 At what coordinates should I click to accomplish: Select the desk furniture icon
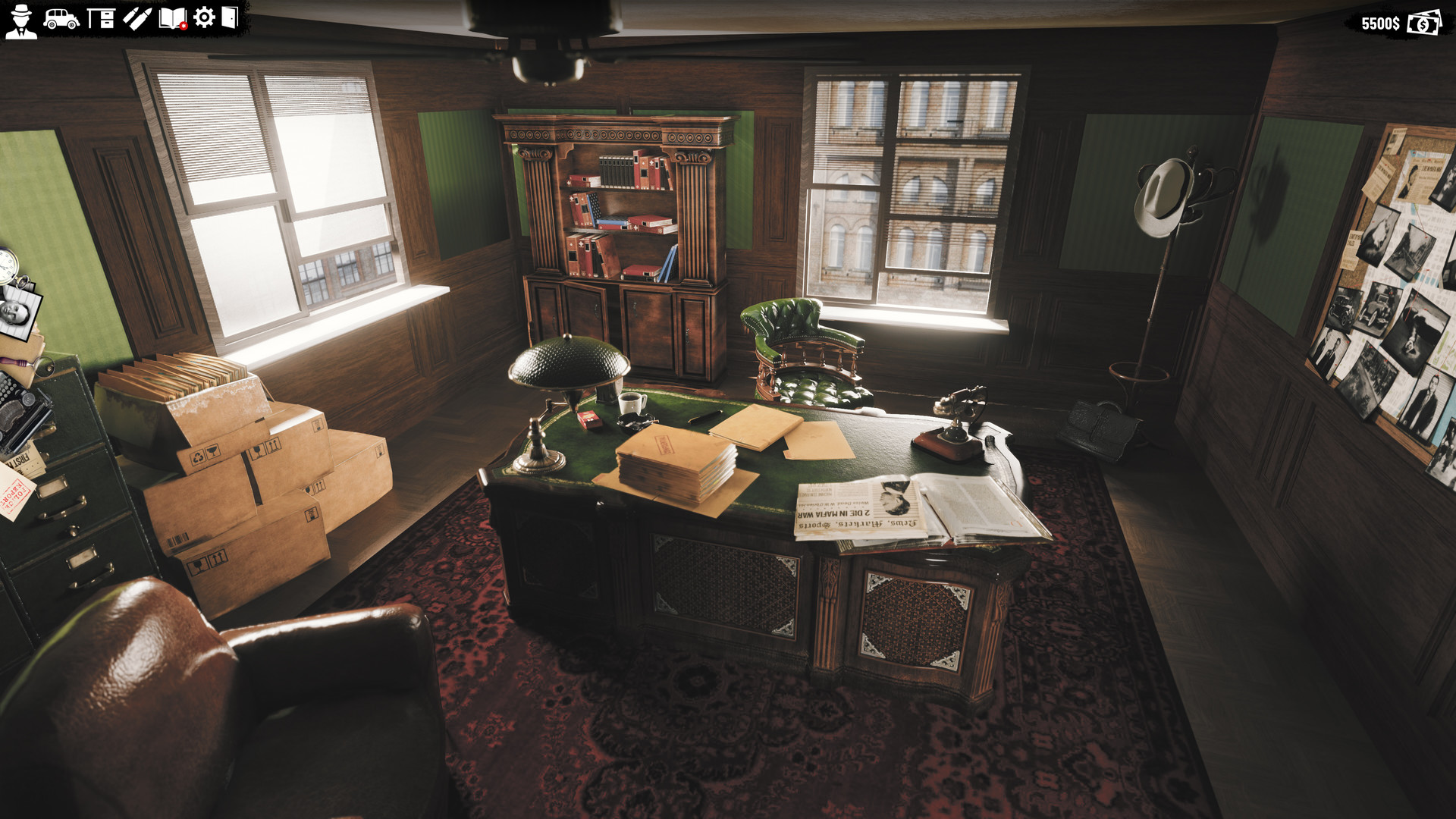pyautogui.click(x=101, y=19)
